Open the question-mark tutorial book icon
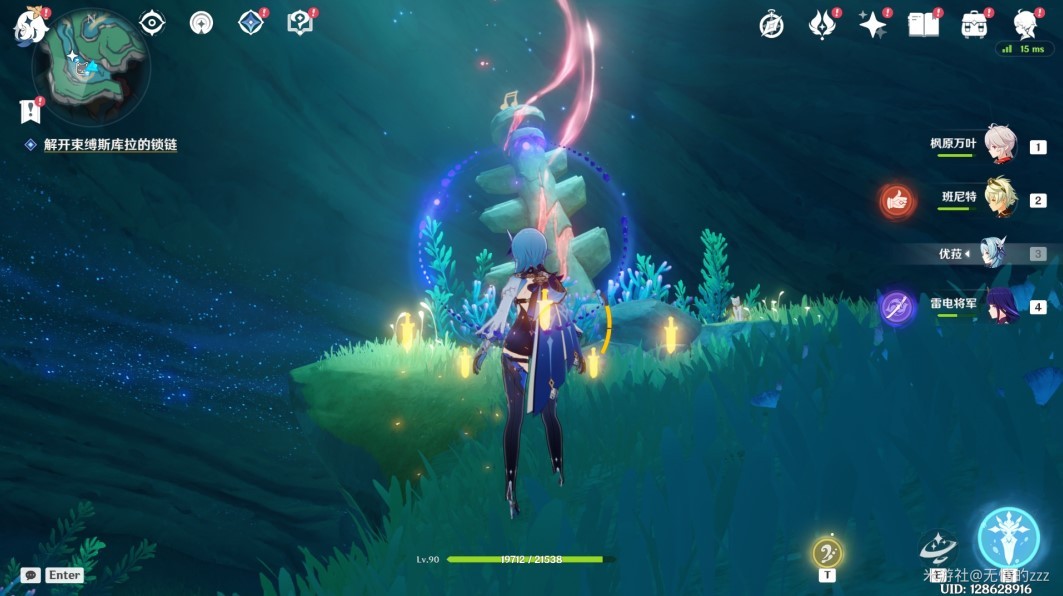1063x596 pixels. [299, 22]
